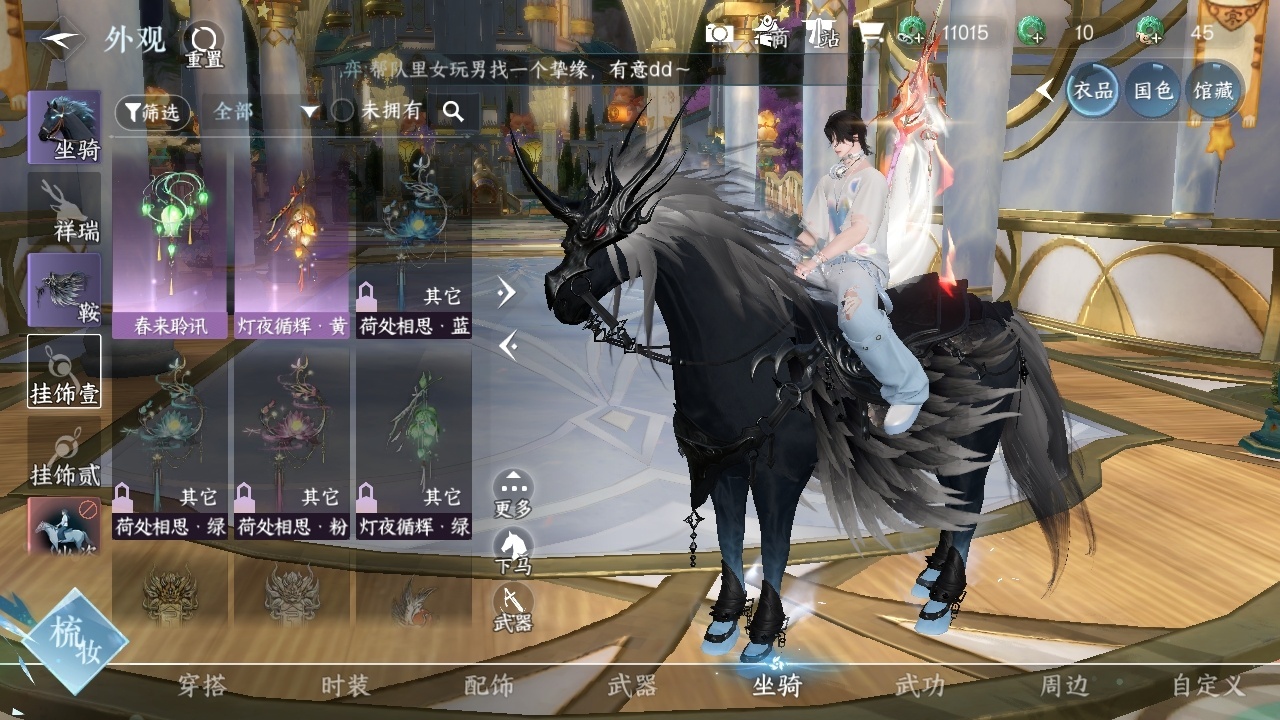
Task: Choose the 鞍 saddle category
Action: click(64, 290)
